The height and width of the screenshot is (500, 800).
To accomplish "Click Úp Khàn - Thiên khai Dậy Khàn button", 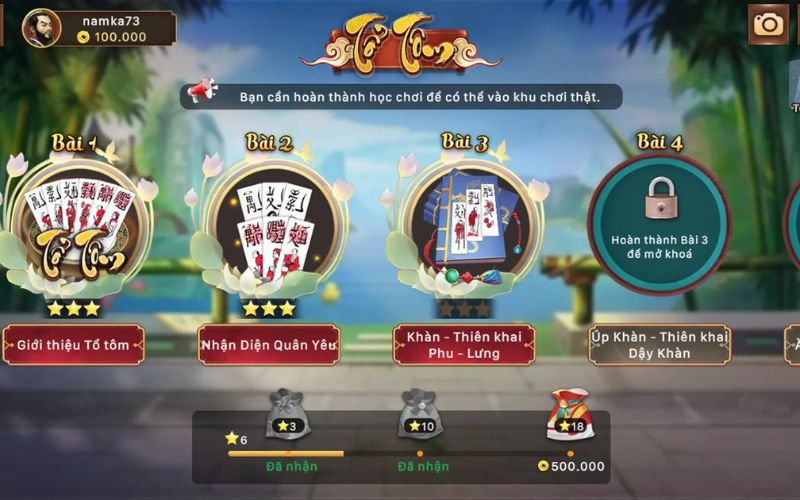I will click(x=659, y=345).
